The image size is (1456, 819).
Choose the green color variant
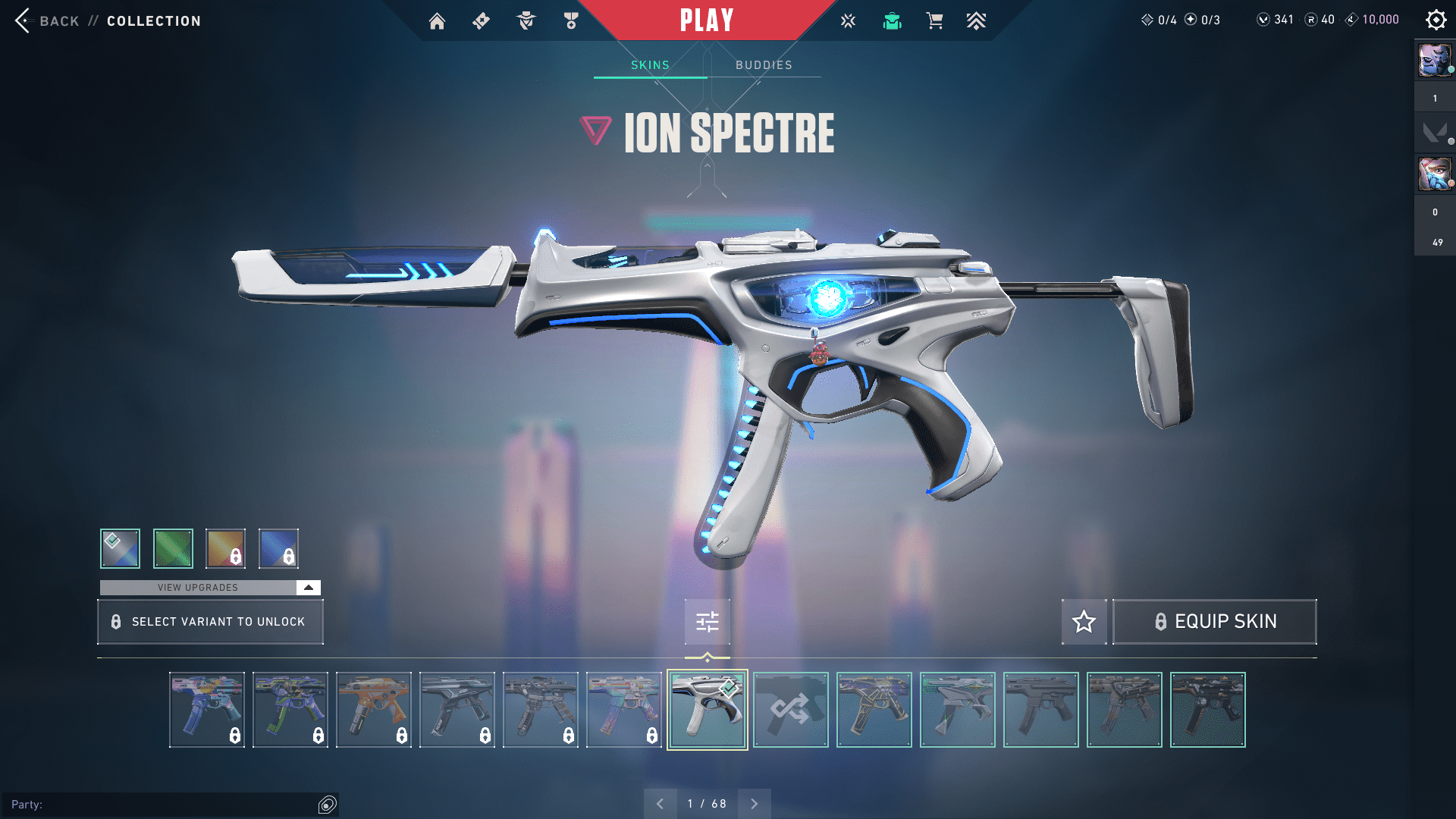tap(173, 548)
